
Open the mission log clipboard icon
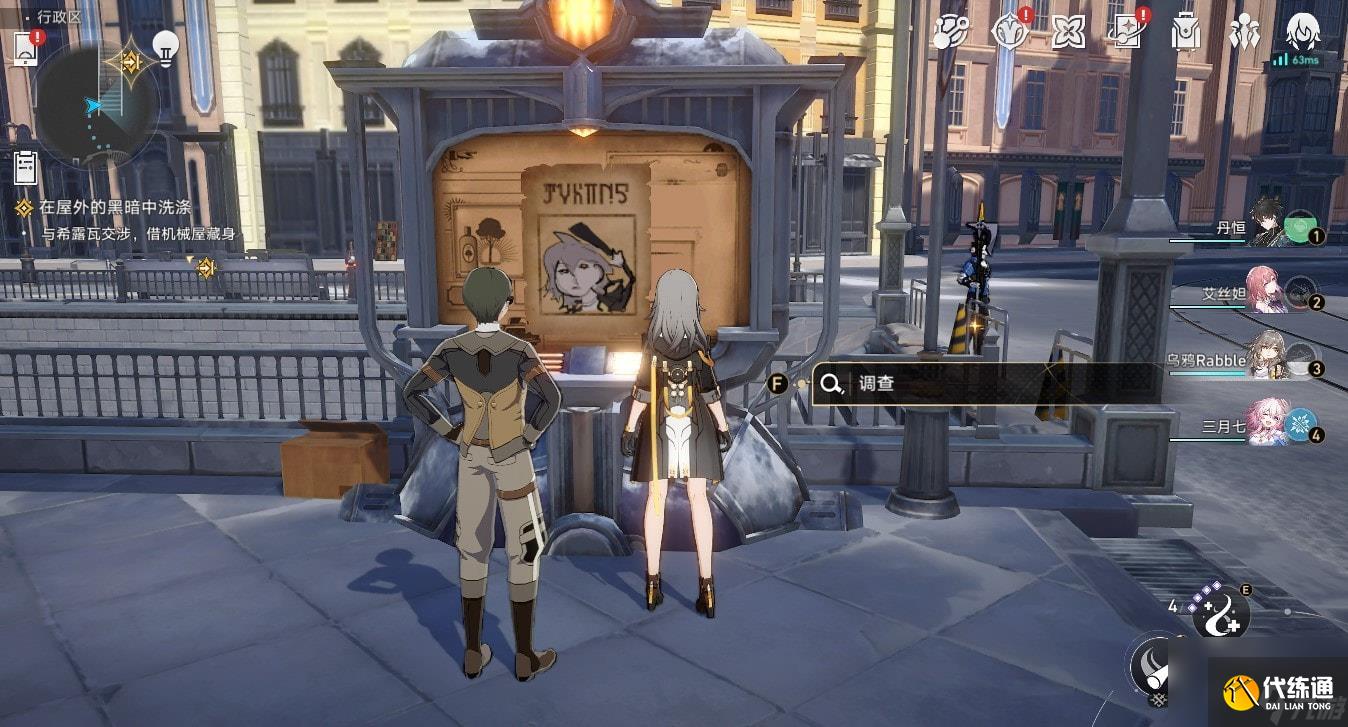click(x=26, y=166)
